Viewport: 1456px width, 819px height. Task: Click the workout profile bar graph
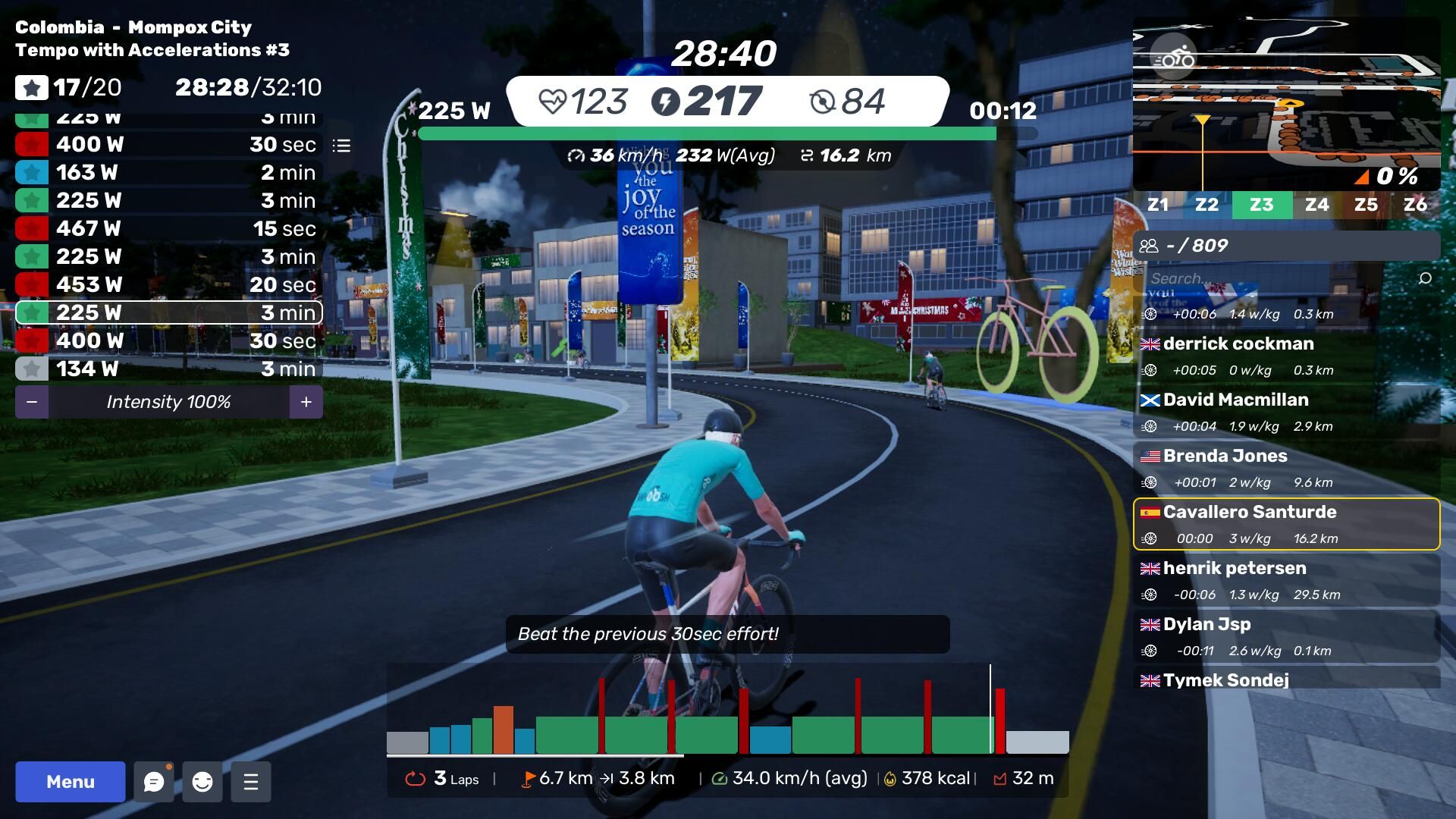[727, 713]
